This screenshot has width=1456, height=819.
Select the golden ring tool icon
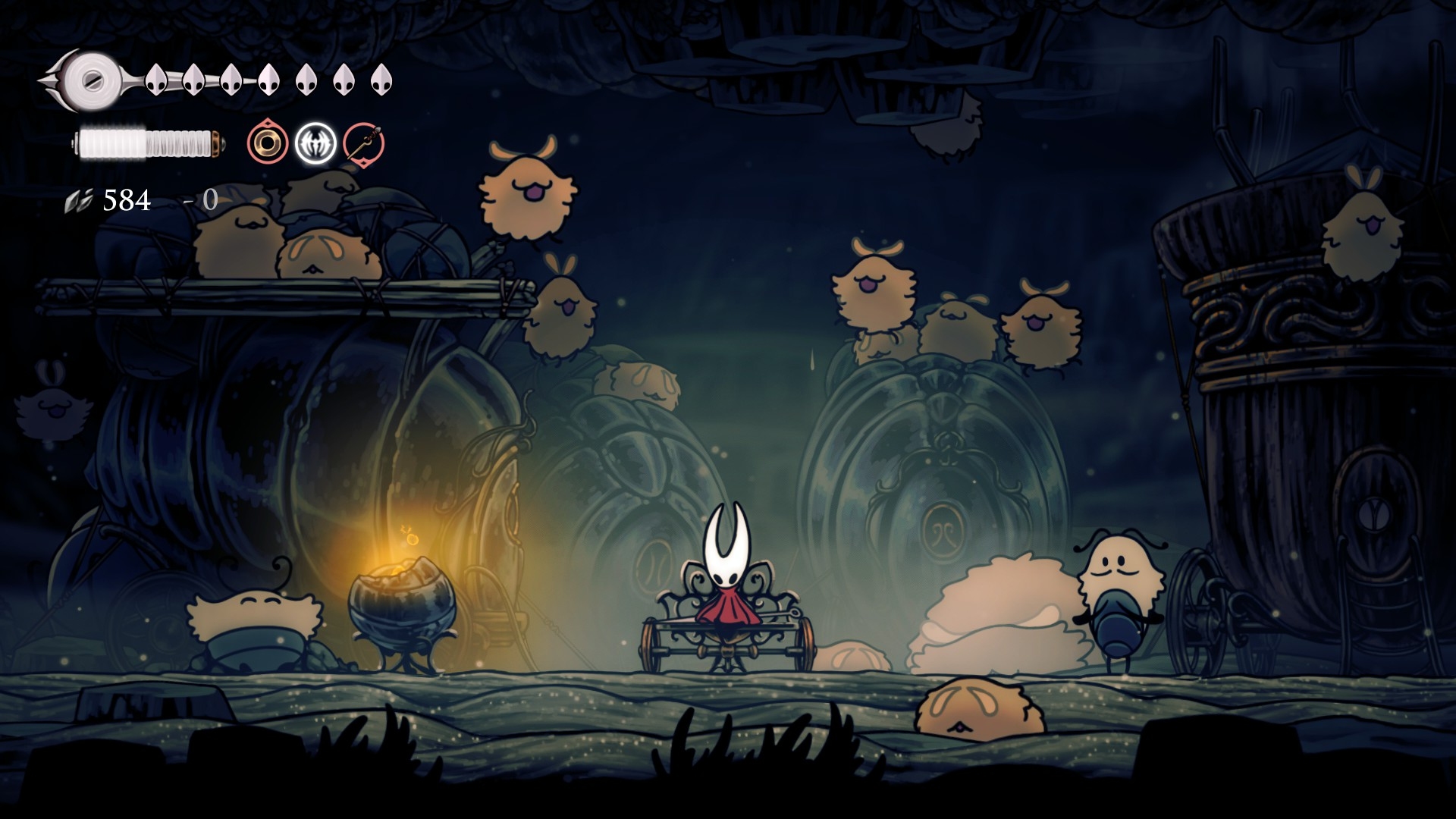(267, 143)
